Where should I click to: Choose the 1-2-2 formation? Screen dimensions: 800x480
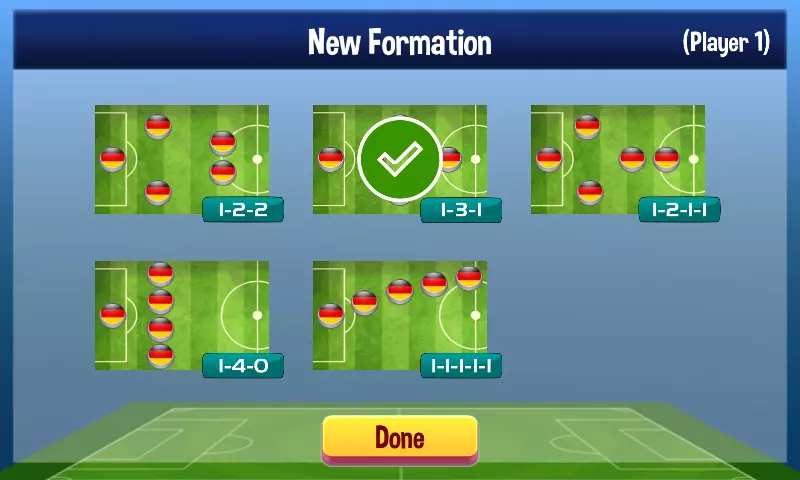pyautogui.click(x=182, y=160)
